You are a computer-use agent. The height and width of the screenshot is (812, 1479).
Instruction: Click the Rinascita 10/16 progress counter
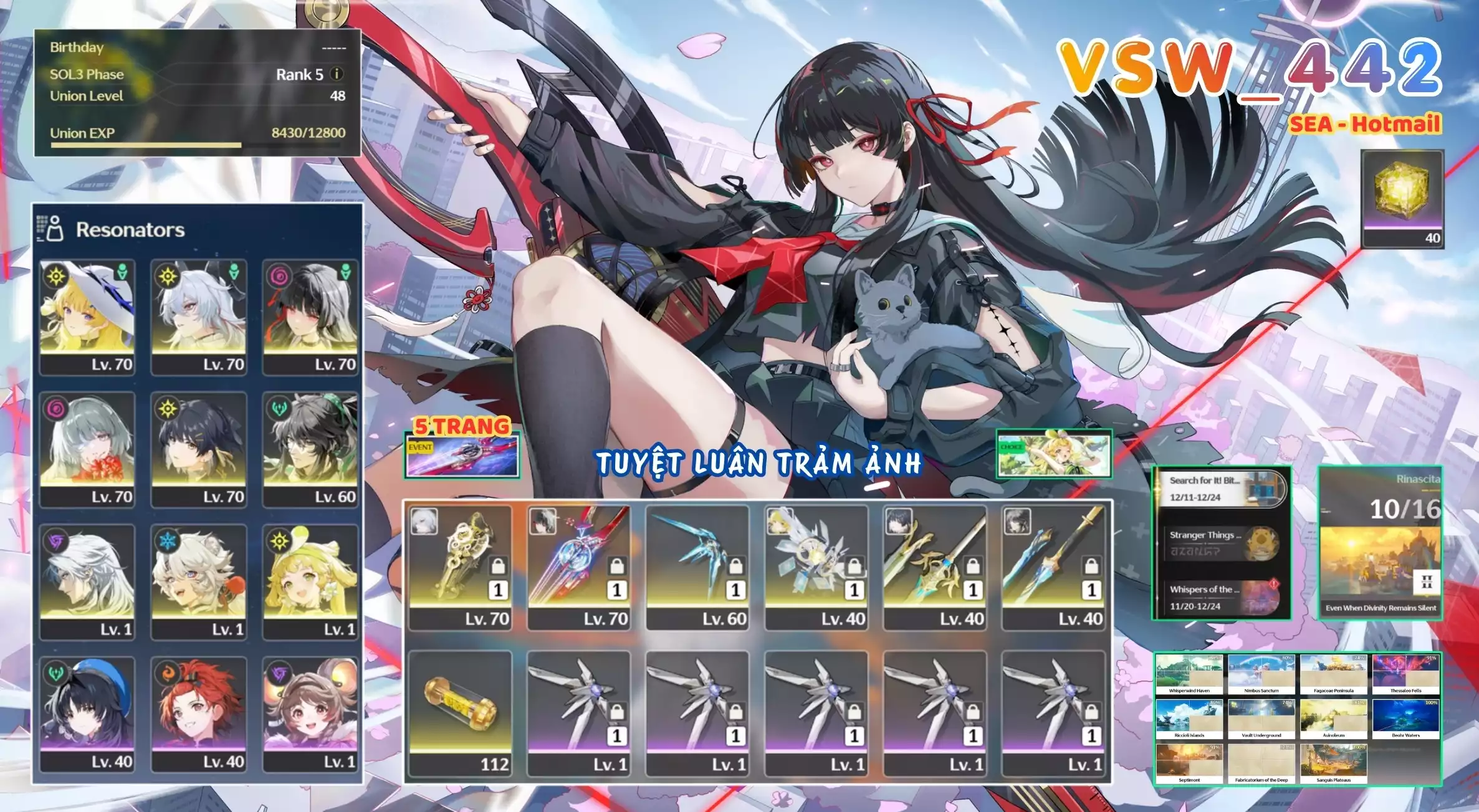click(1402, 509)
